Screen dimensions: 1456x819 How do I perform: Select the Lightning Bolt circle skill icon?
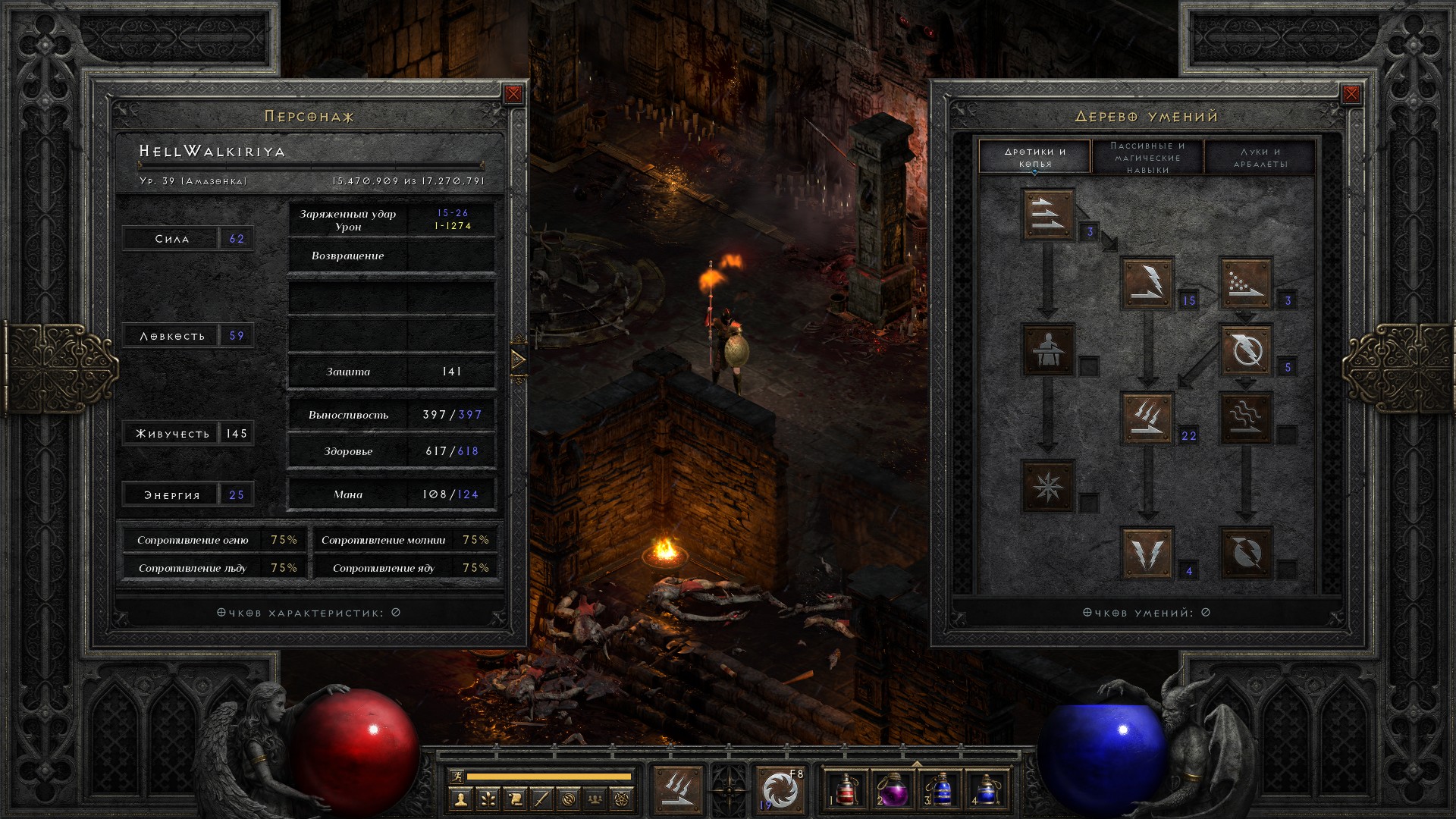pyautogui.click(x=1245, y=350)
